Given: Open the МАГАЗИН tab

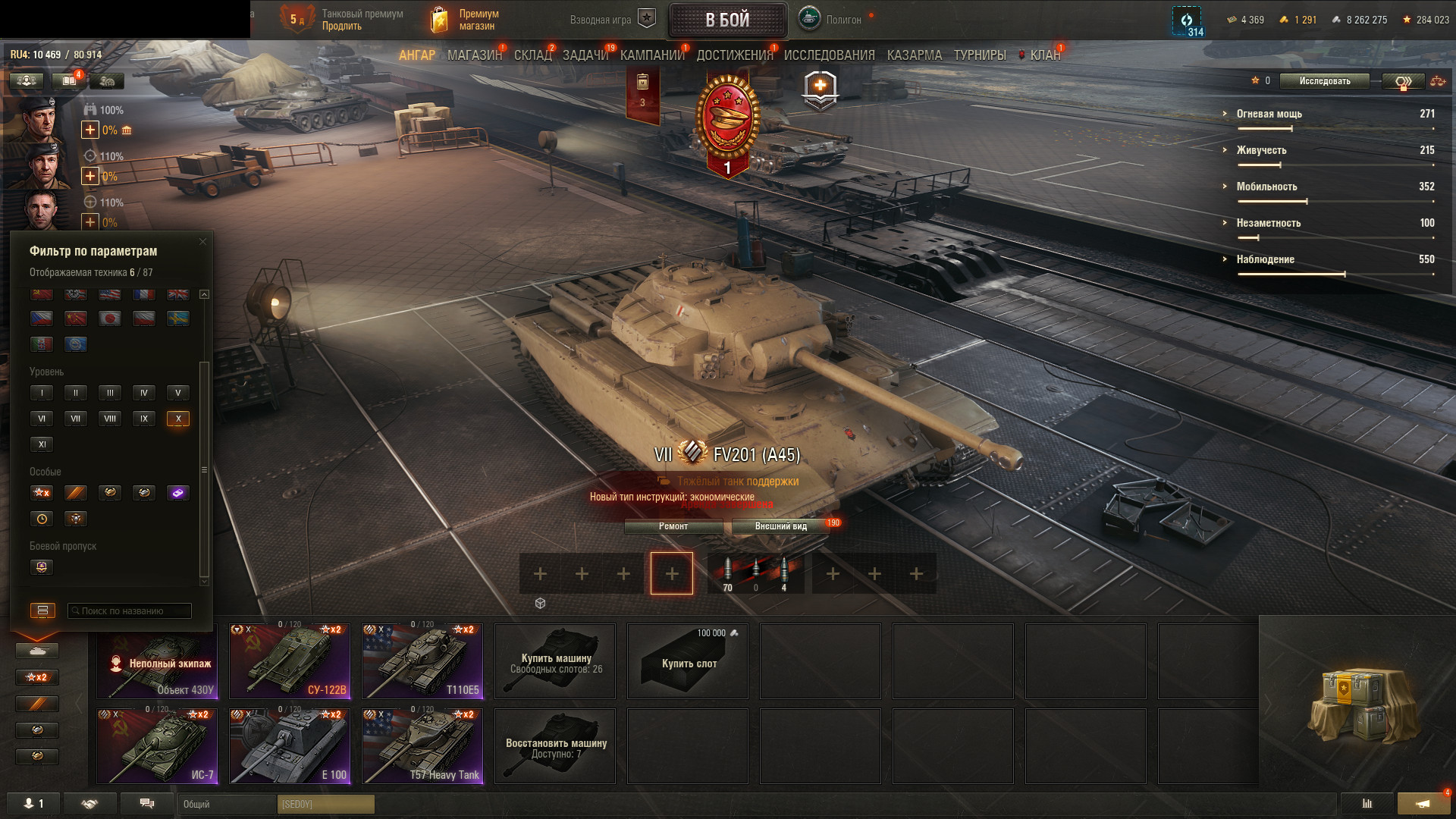Looking at the screenshot, I should coord(474,55).
